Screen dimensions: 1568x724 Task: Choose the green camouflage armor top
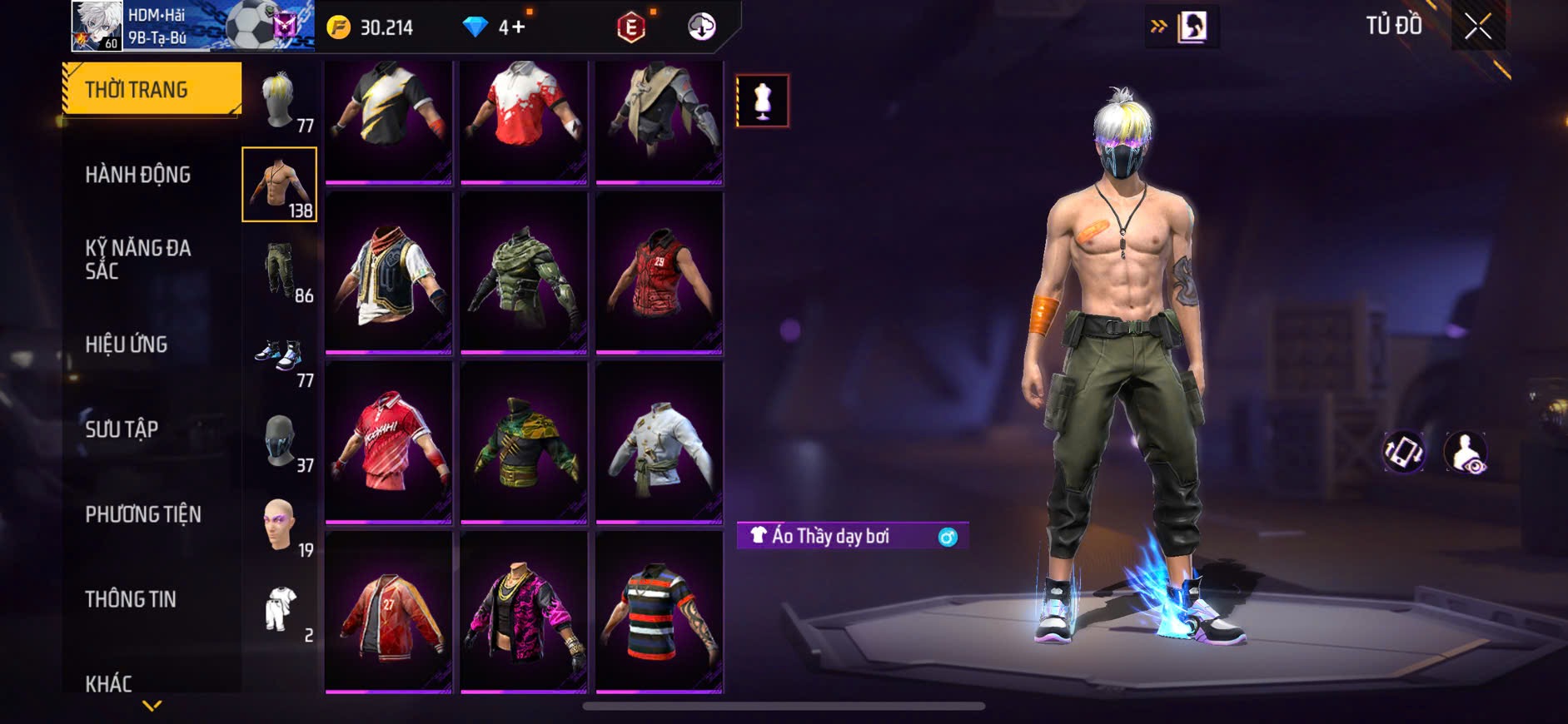click(524, 272)
